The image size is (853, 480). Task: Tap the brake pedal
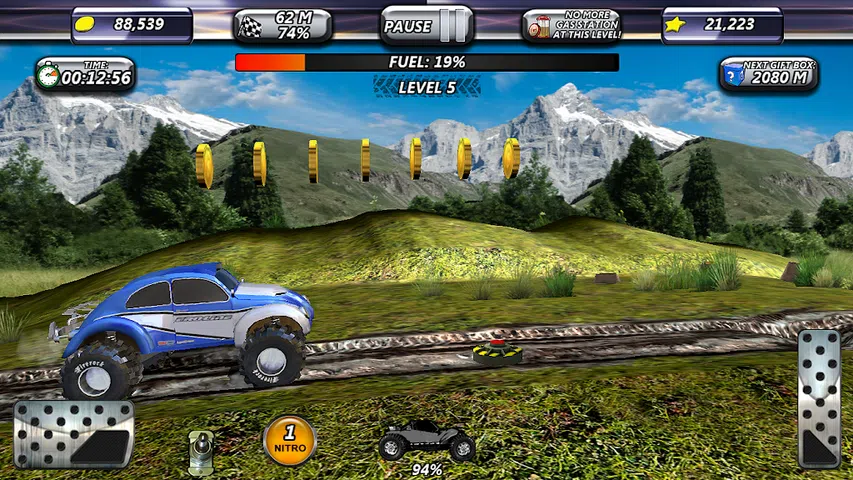coord(73,434)
